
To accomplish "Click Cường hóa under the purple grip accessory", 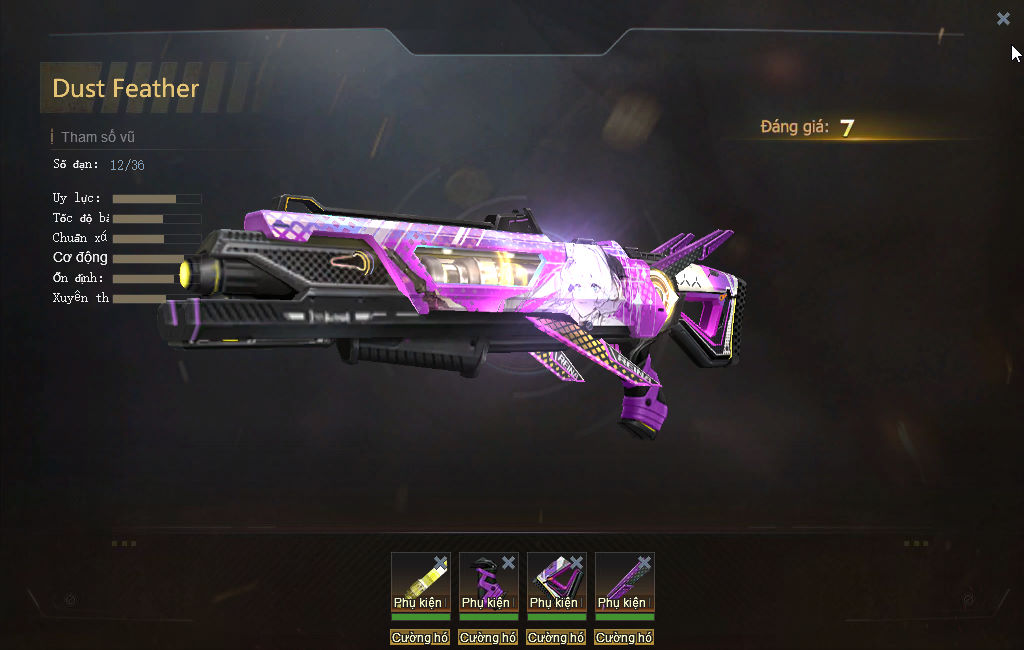I will (488, 637).
